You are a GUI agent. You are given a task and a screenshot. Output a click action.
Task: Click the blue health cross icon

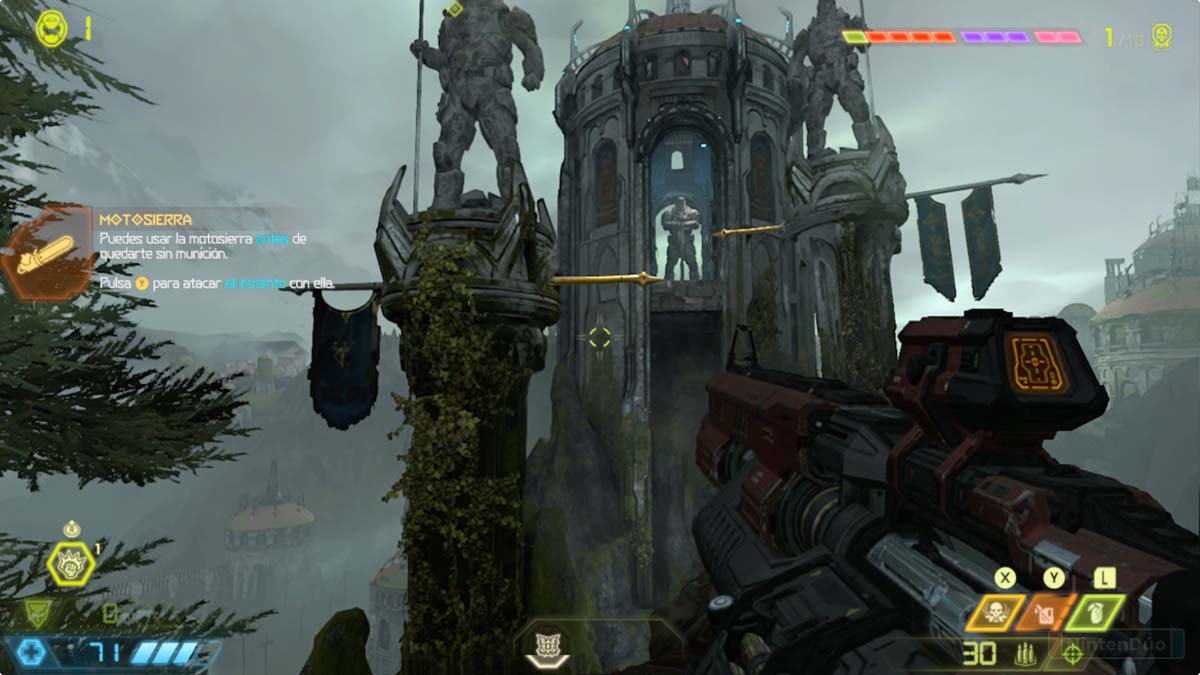coord(32,653)
